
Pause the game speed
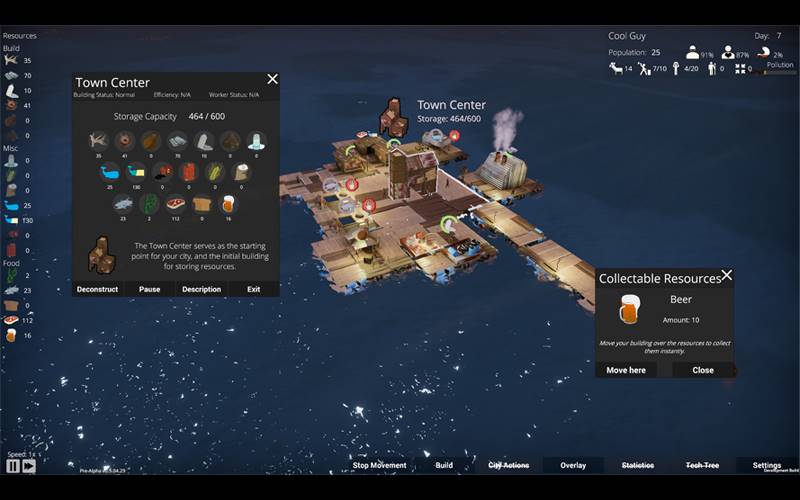pyautogui.click(x=14, y=466)
